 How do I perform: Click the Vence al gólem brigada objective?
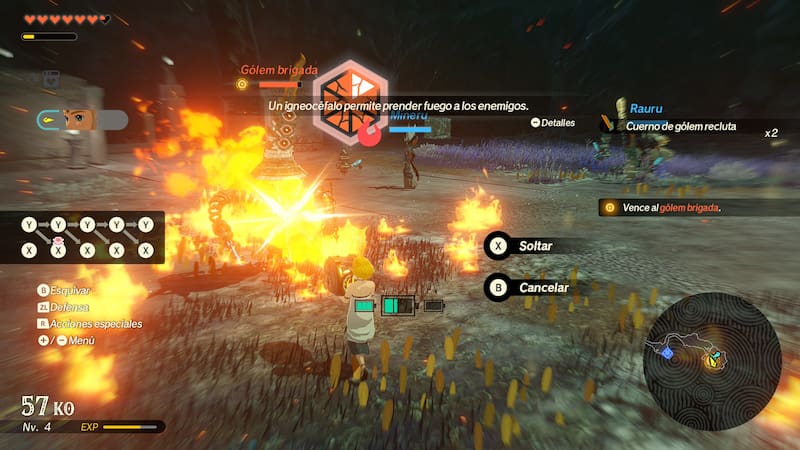pos(663,208)
